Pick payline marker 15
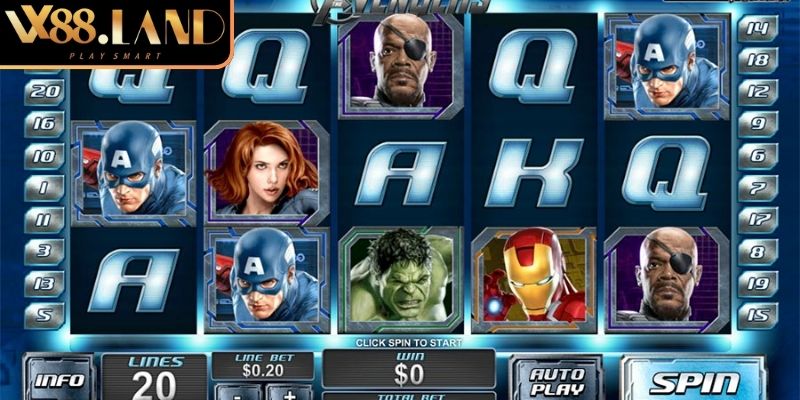The width and height of the screenshot is (800, 400). [x=757, y=315]
